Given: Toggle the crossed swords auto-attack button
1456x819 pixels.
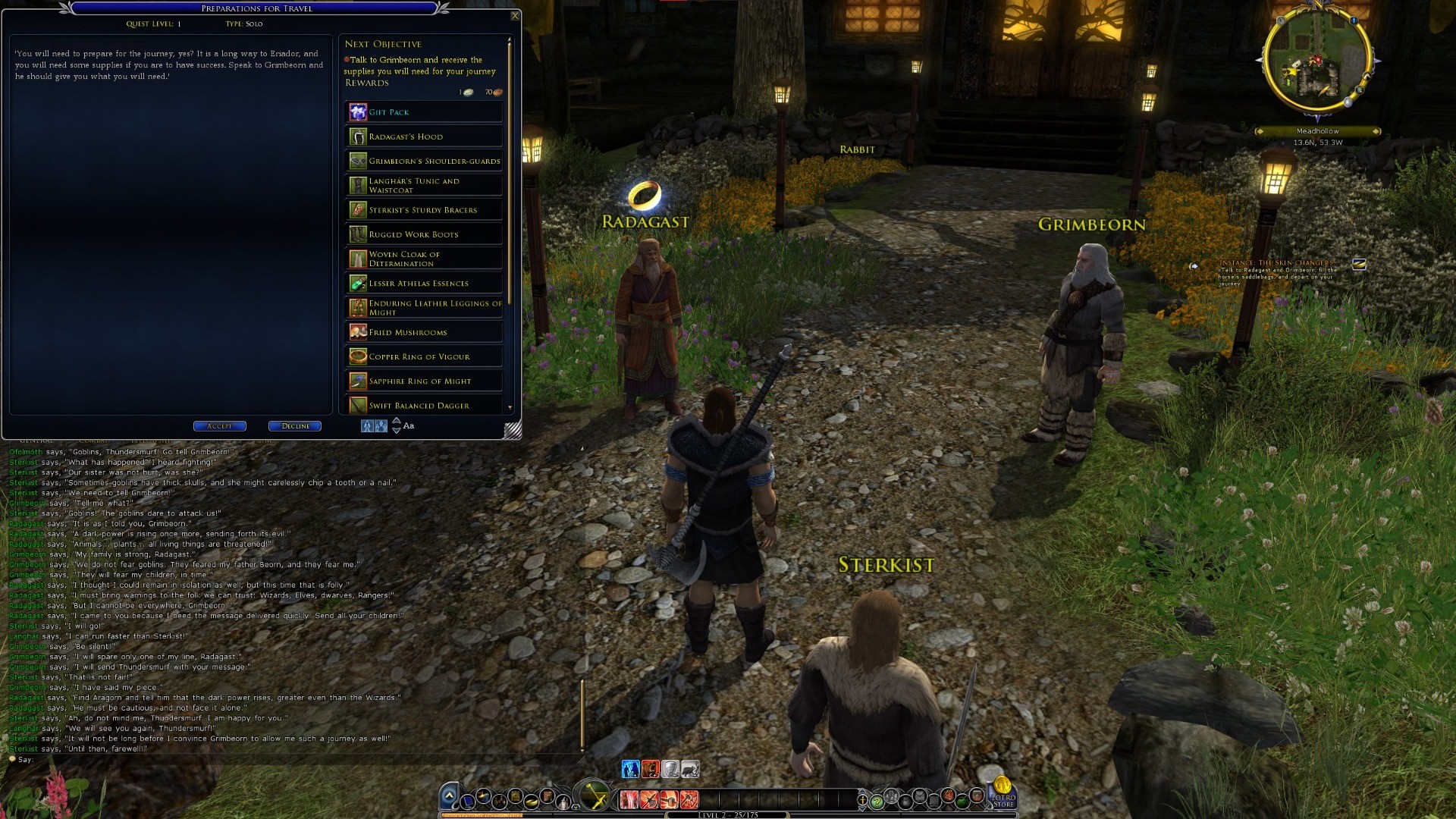Looking at the screenshot, I should coord(595,798).
